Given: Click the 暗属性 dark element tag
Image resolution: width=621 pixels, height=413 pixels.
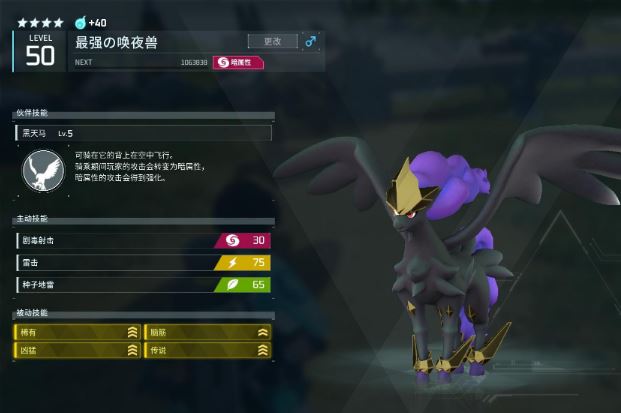Looking at the screenshot, I should (239, 62).
